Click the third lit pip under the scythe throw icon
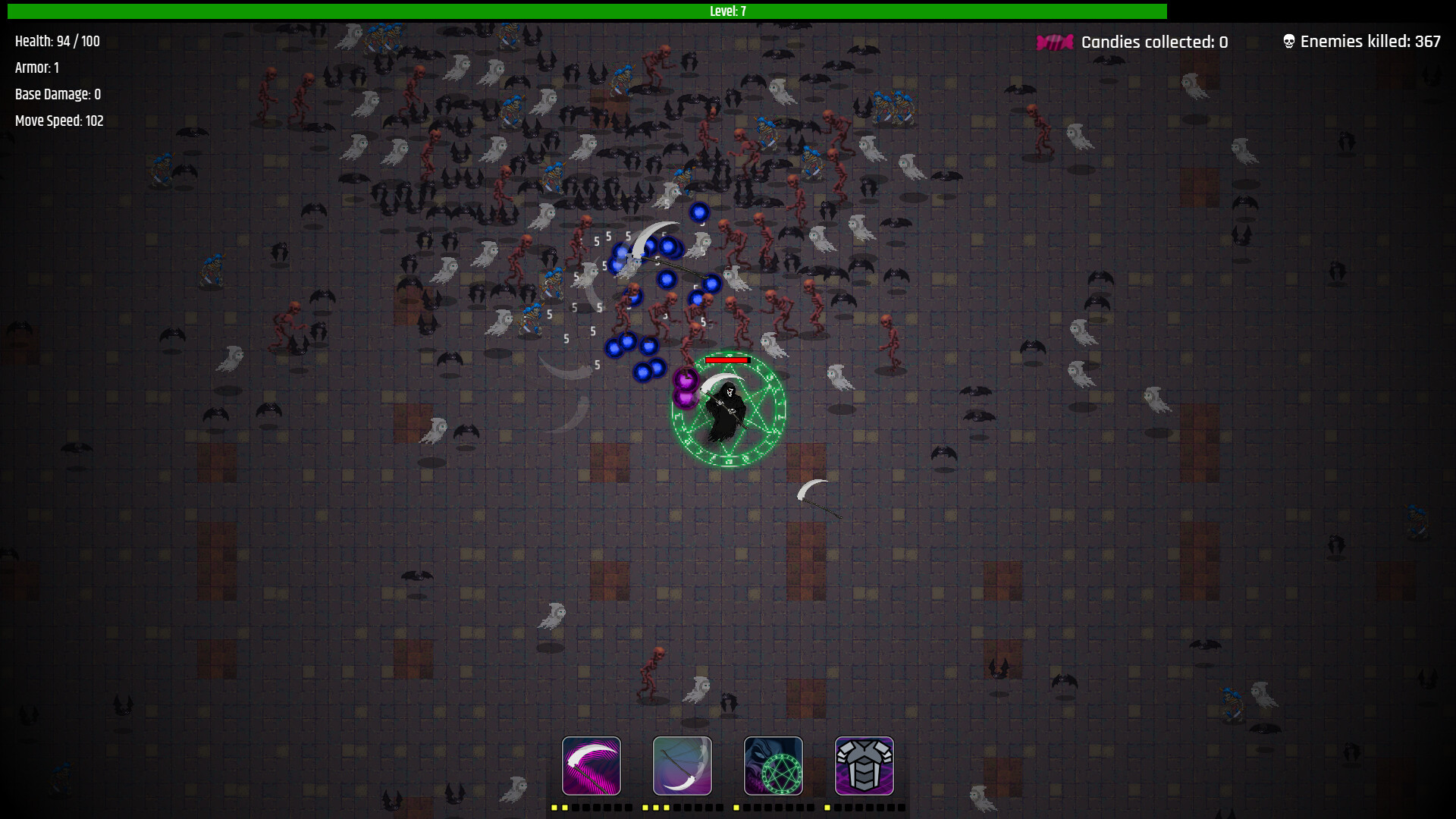Screen dimensions: 1456x819 [x=665, y=808]
